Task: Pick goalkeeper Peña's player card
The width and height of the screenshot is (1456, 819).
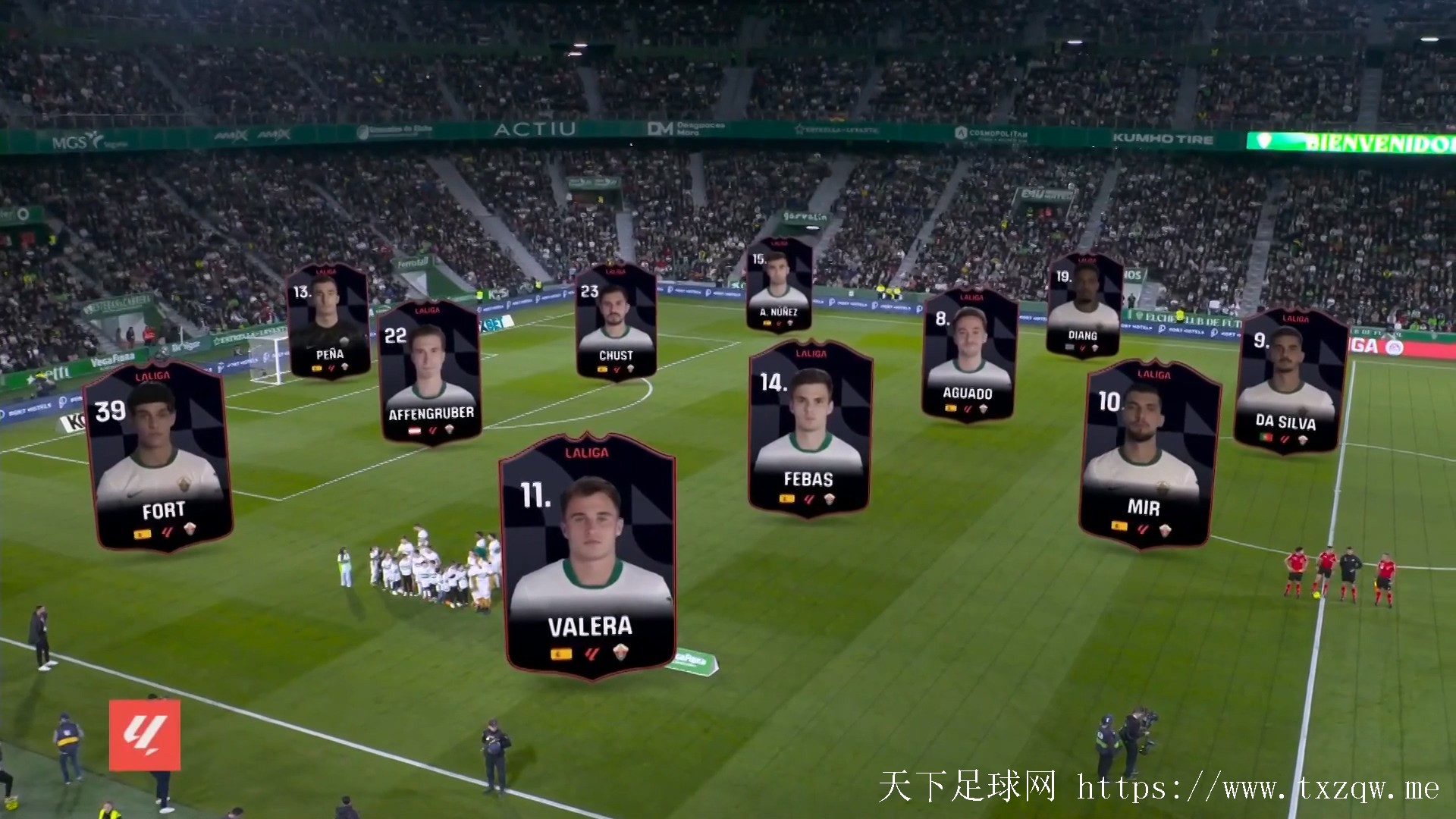Action: (328, 322)
